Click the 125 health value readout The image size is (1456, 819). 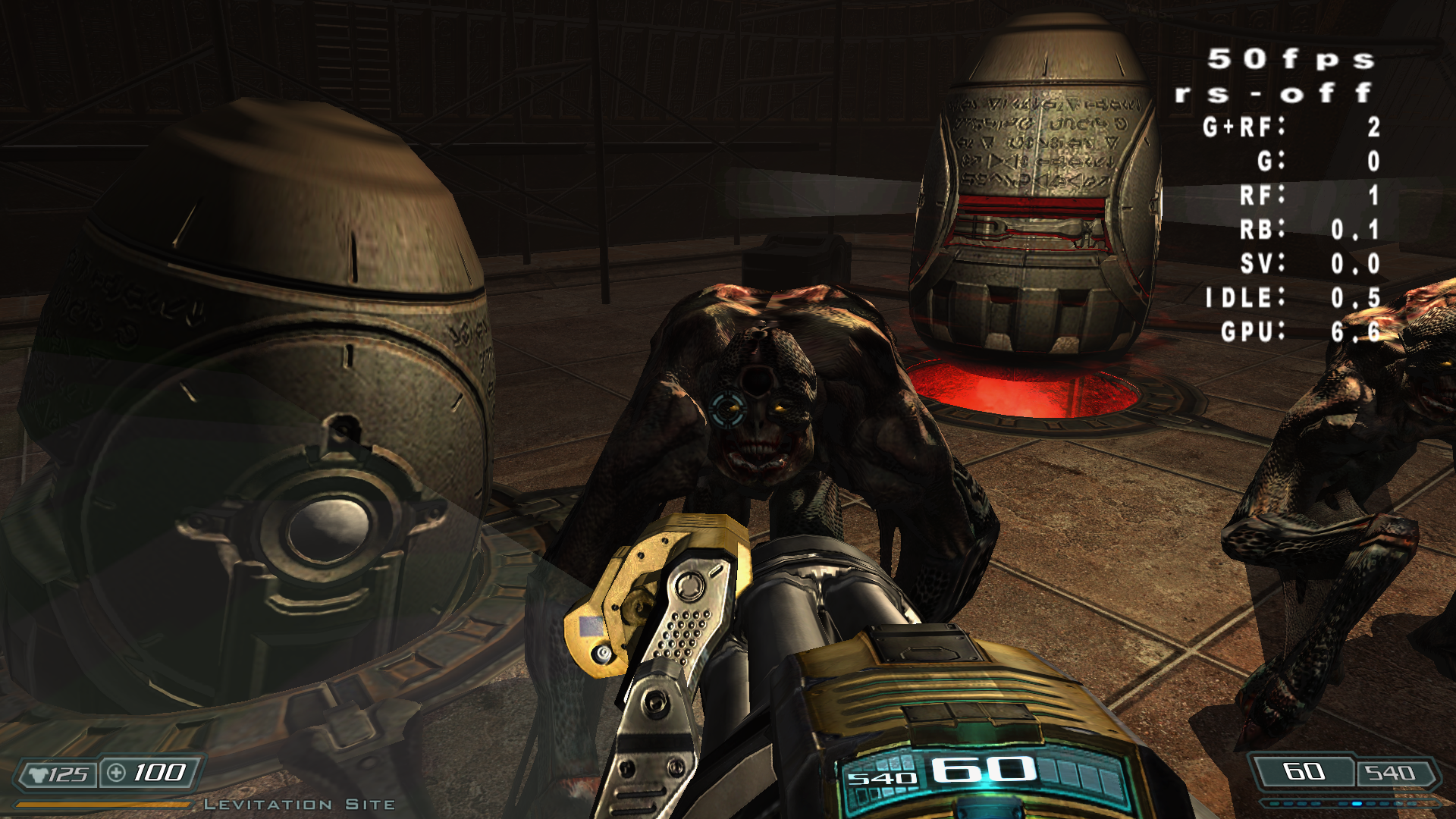point(68,773)
